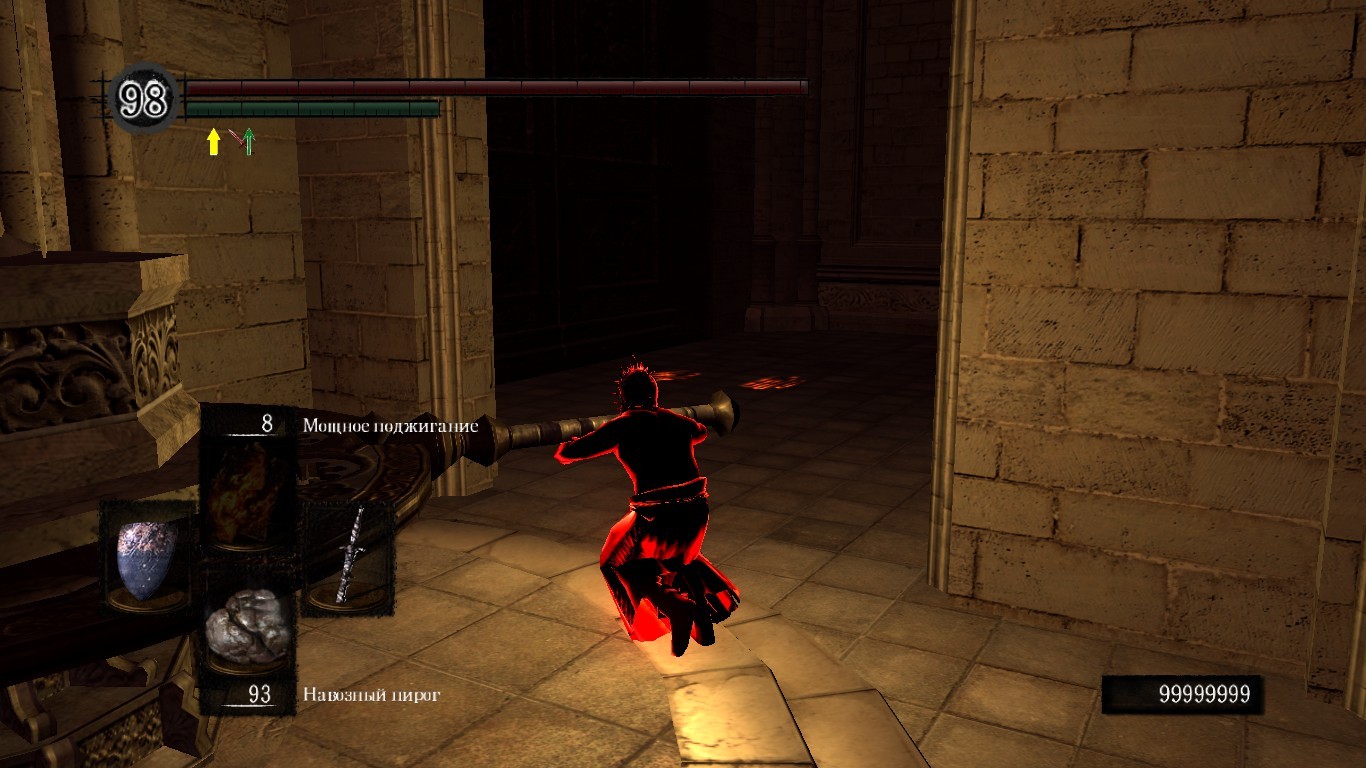Viewport: 1366px width, 768px height.
Task: Select the Навозный пирог item slot
Action: click(x=247, y=629)
